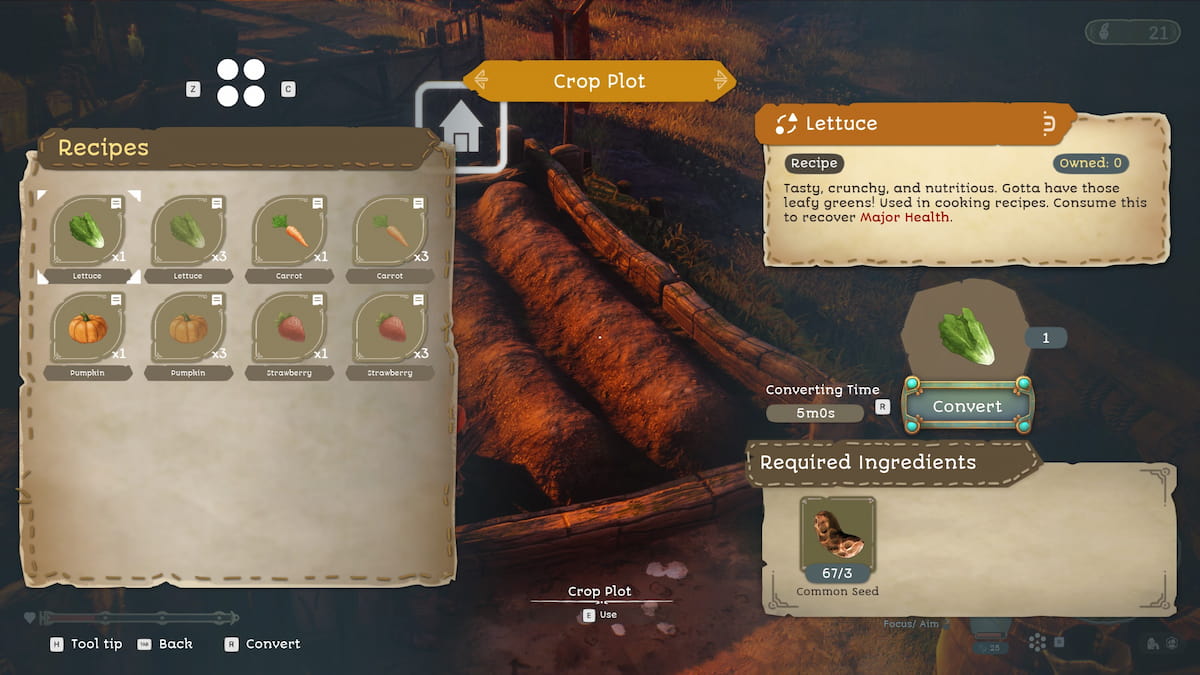
Task: Click the Lettuce output item preview
Action: 966,338
